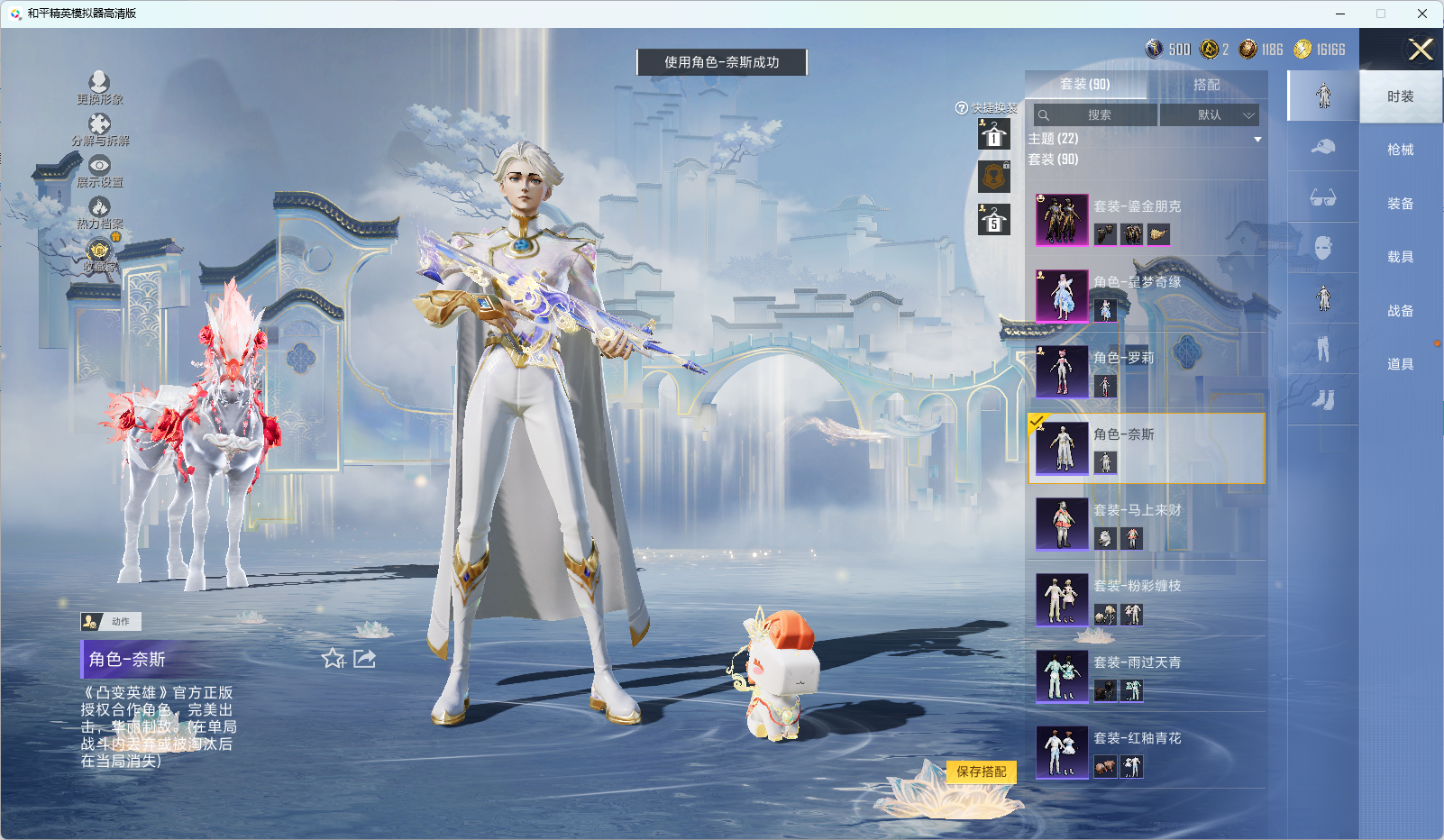Minimize the emulator window
Viewport: 1444px width, 840px height.
pyautogui.click(x=1340, y=14)
